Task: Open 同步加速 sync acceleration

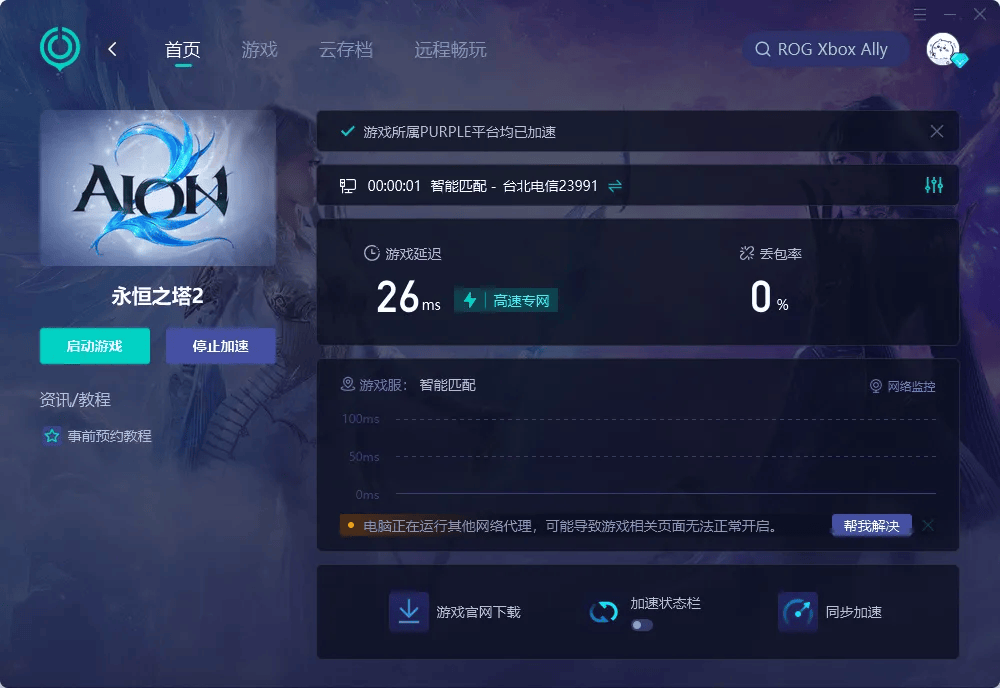Action: coord(831,612)
